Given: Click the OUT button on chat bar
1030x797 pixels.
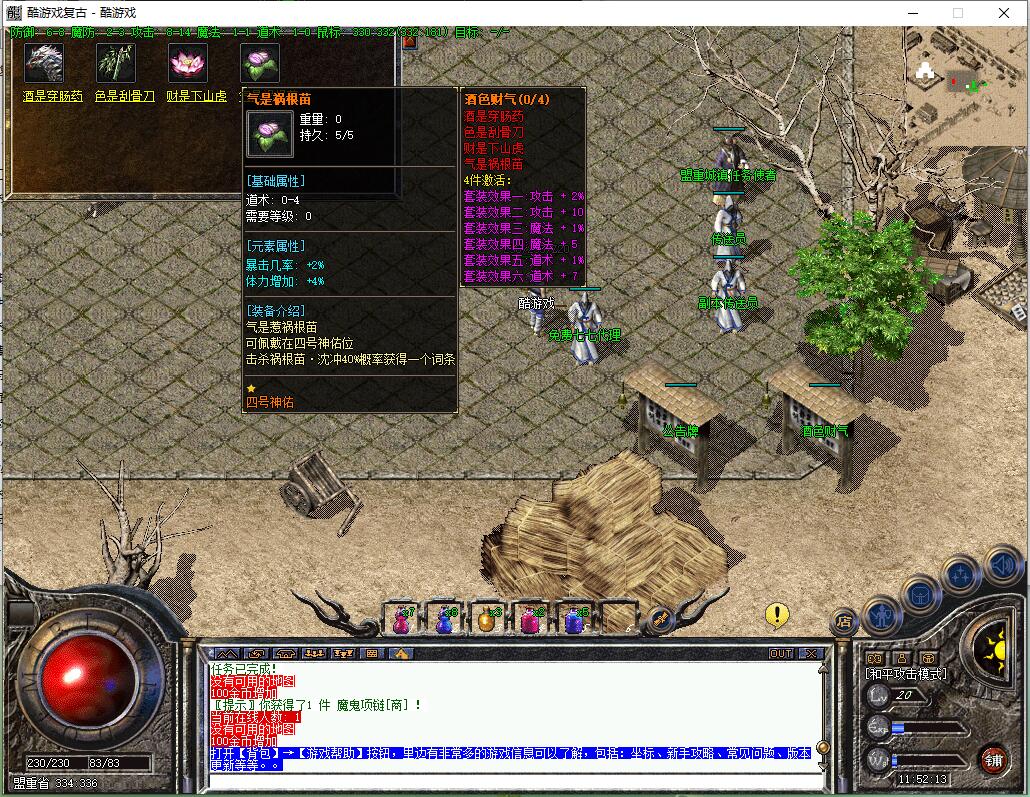Looking at the screenshot, I should tap(780, 653).
